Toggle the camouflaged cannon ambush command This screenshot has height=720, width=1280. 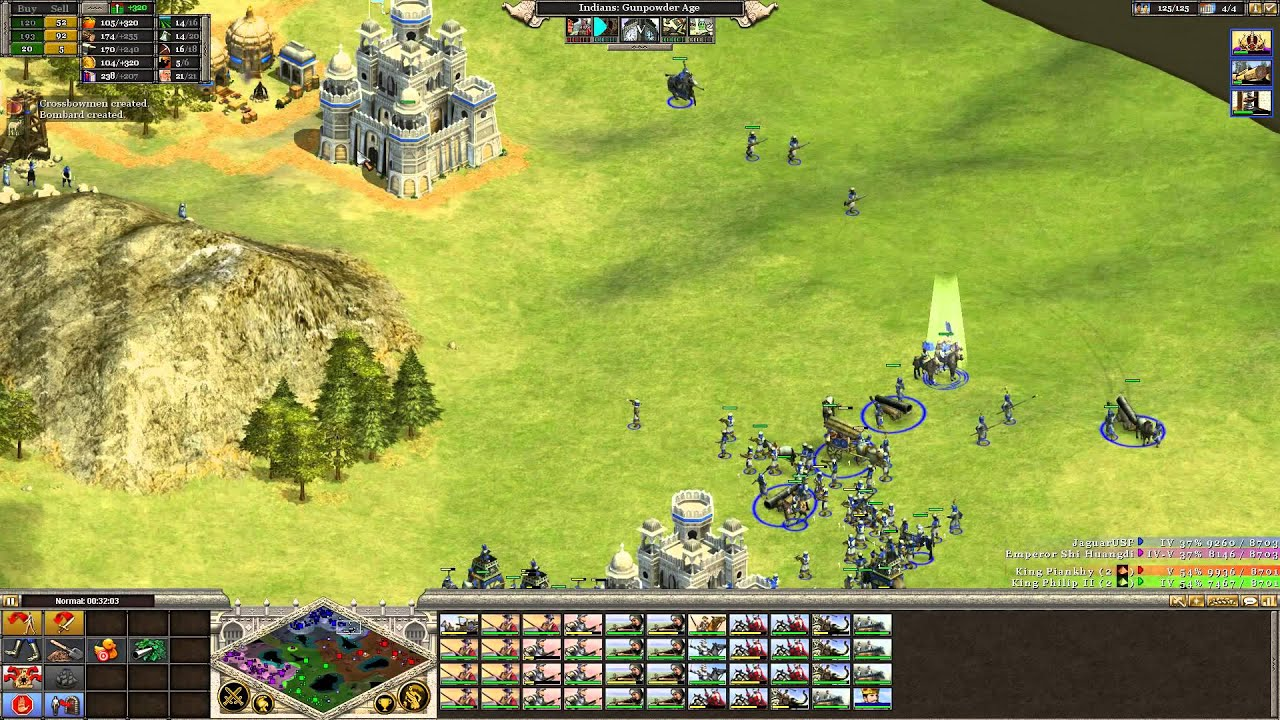pos(148,652)
